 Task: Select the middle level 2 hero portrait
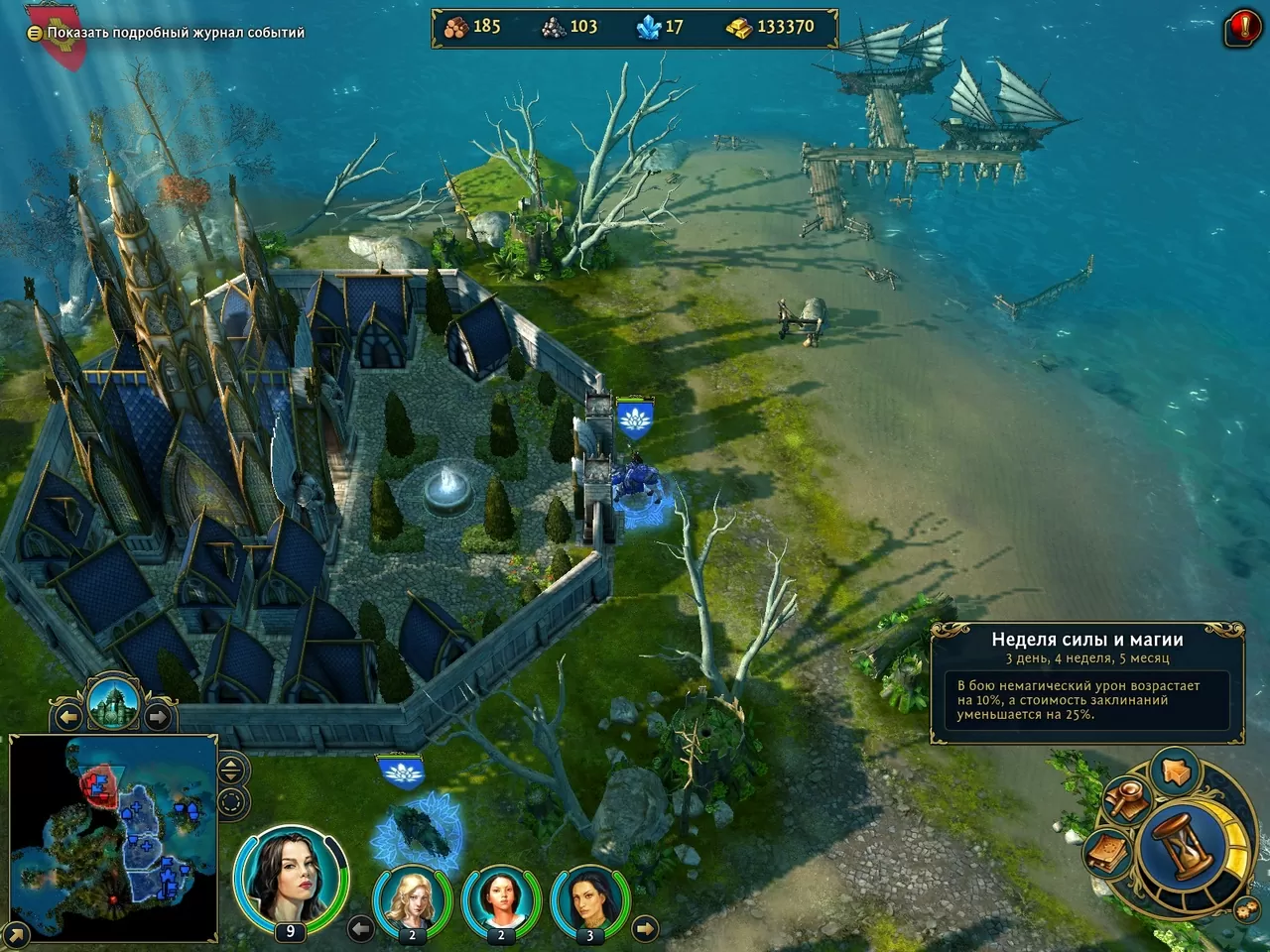(x=500, y=900)
